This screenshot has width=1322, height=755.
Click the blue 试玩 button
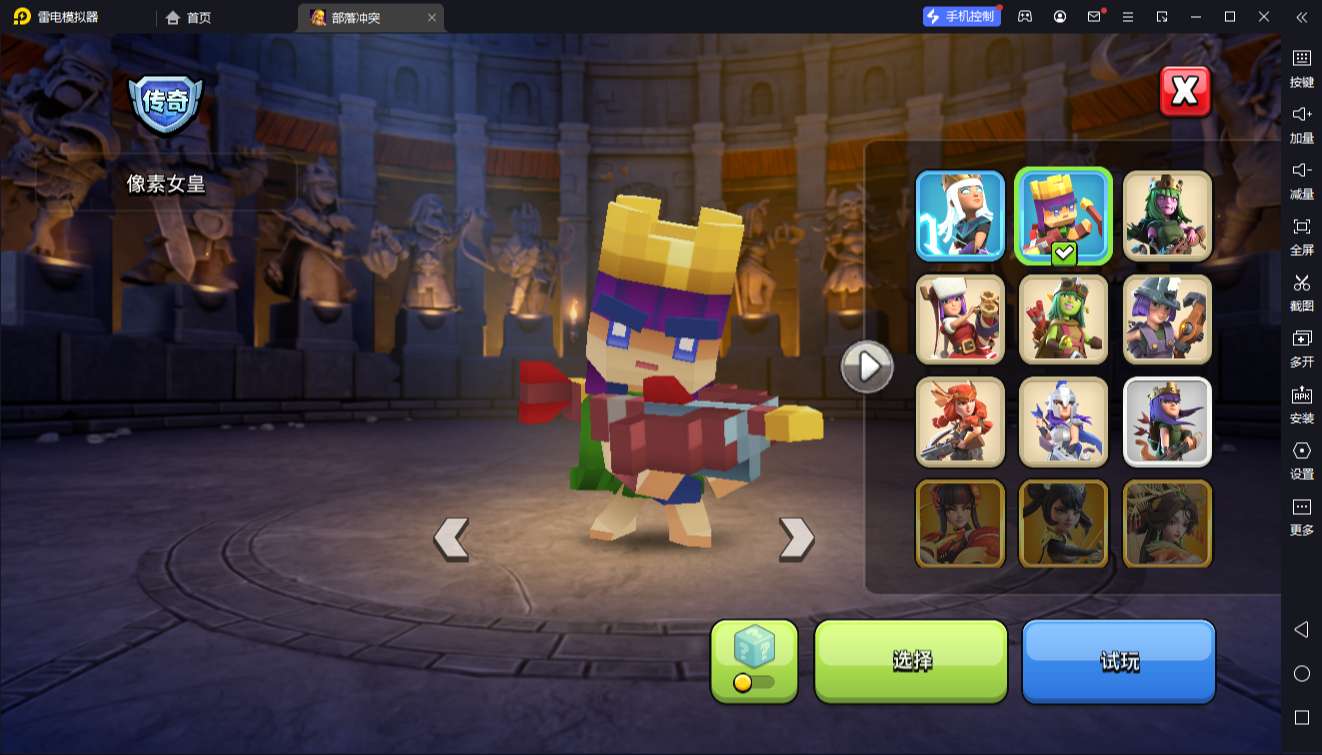[x=1118, y=660]
